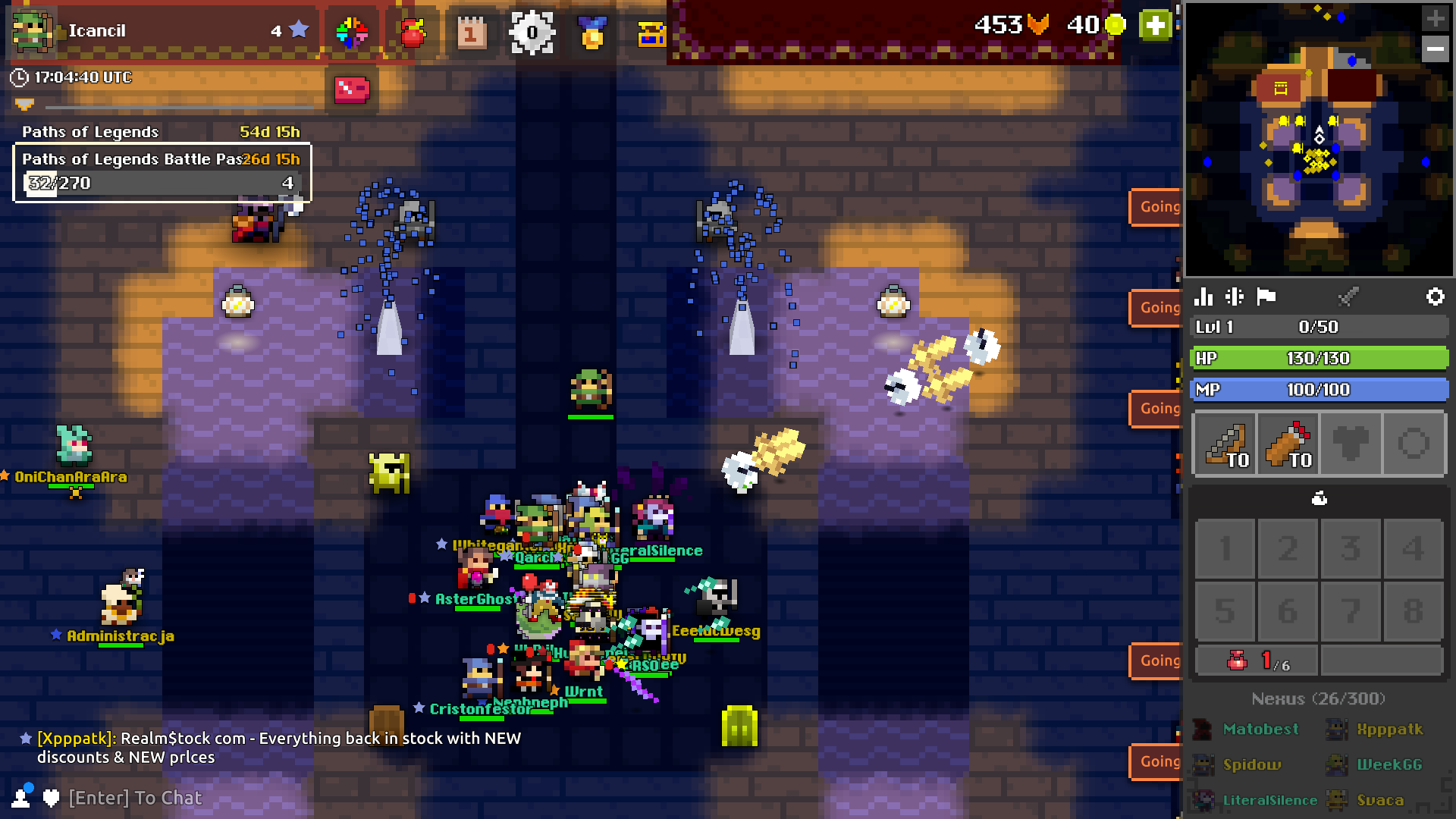Click the fame medal icon in the top bar
The width and height of the screenshot is (1456, 819).
coord(592,33)
